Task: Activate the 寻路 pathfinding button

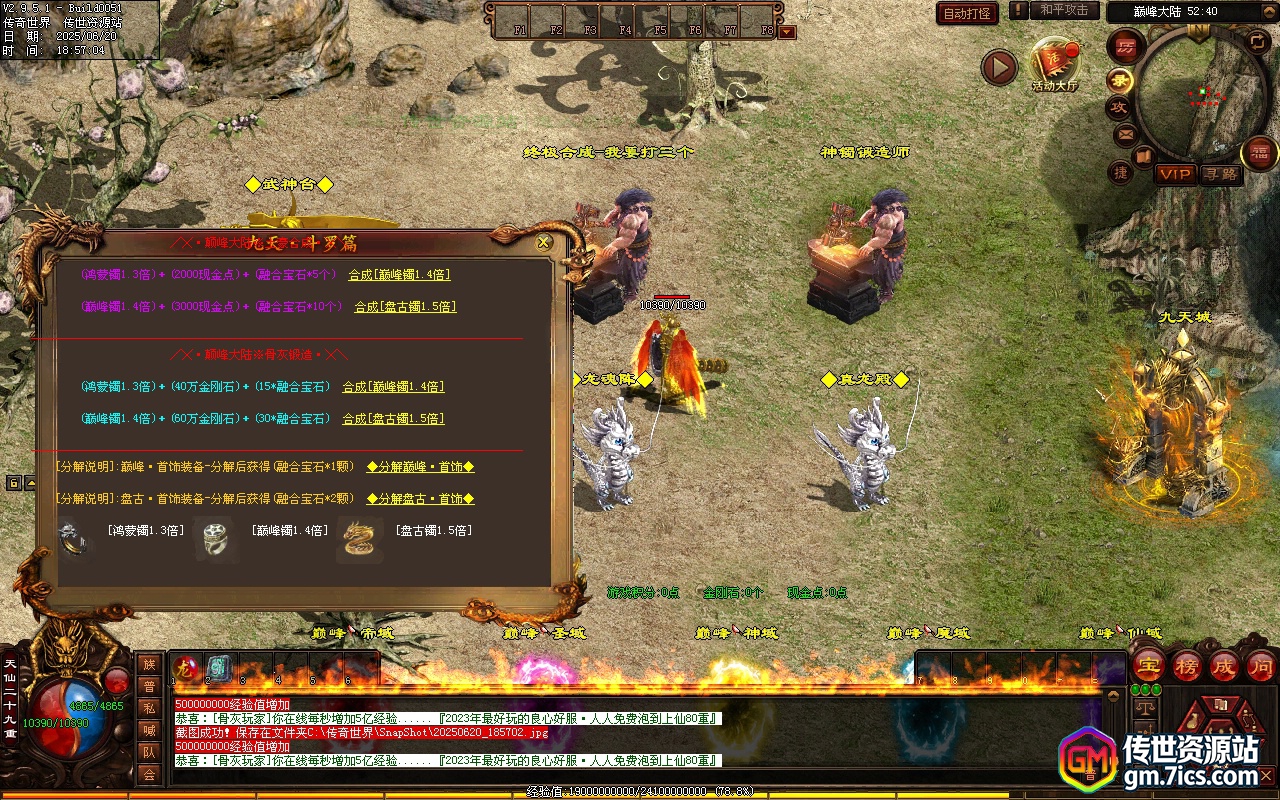Action: [x=1220, y=174]
